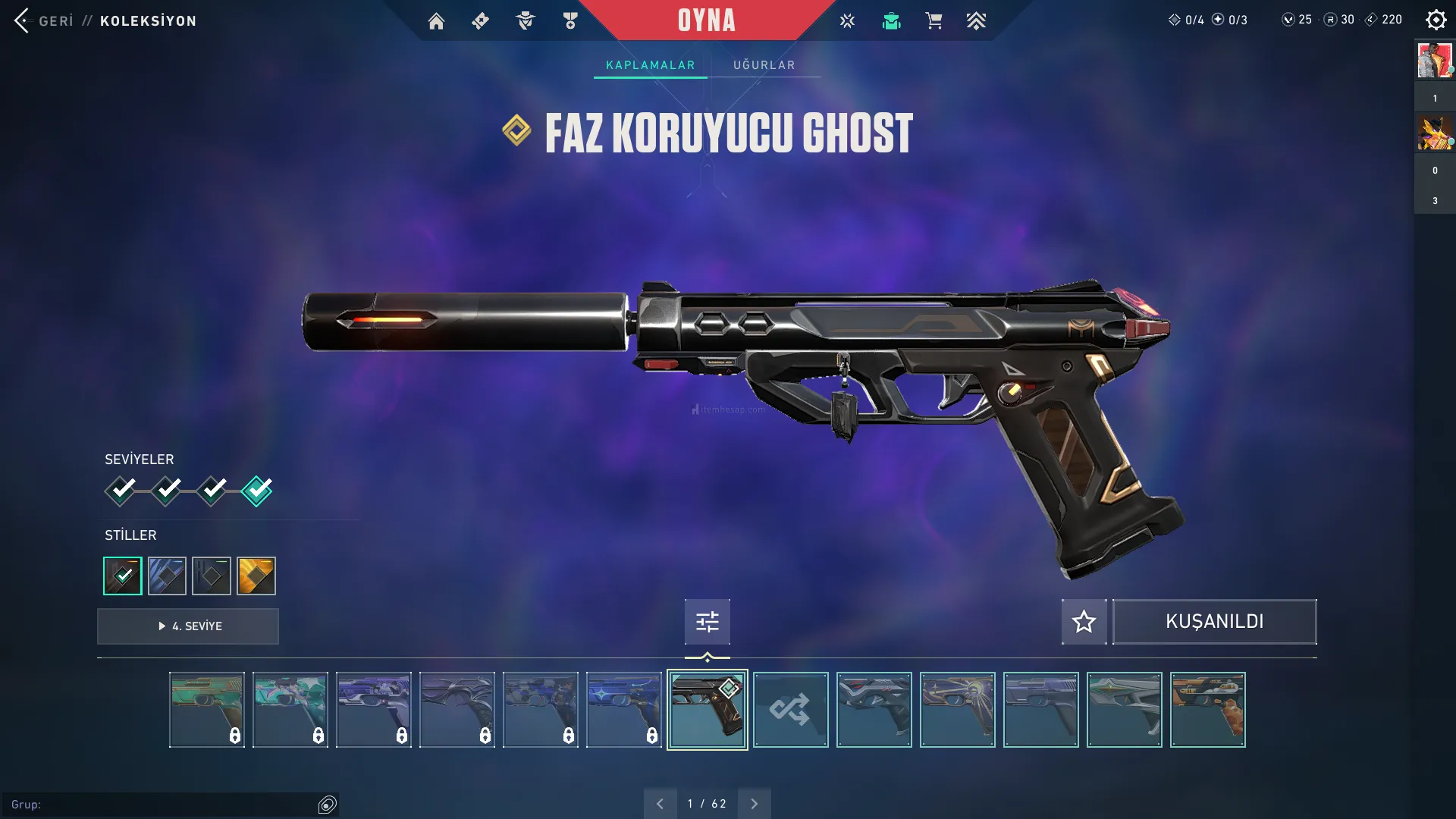Select the KAPLAMALAR tab
Image resolution: width=1456 pixels, height=819 pixels.
coord(650,65)
